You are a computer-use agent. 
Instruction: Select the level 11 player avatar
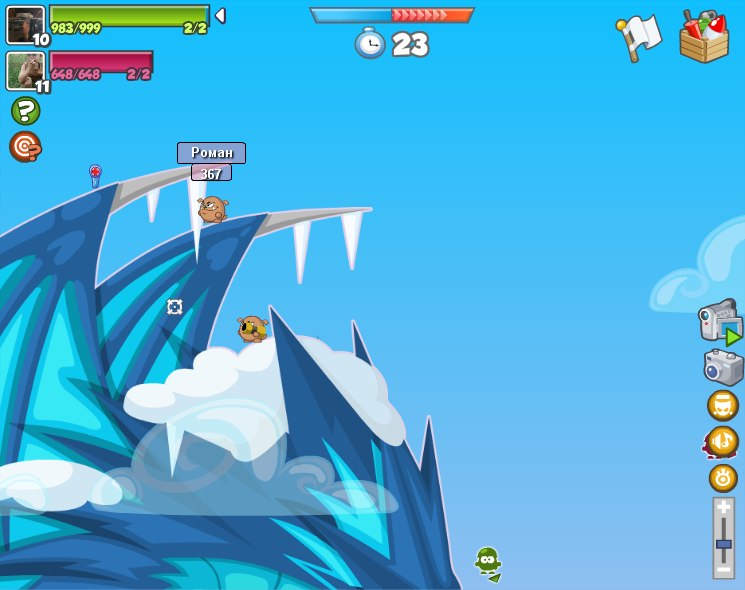pyautogui.click(x=25, y=70)
